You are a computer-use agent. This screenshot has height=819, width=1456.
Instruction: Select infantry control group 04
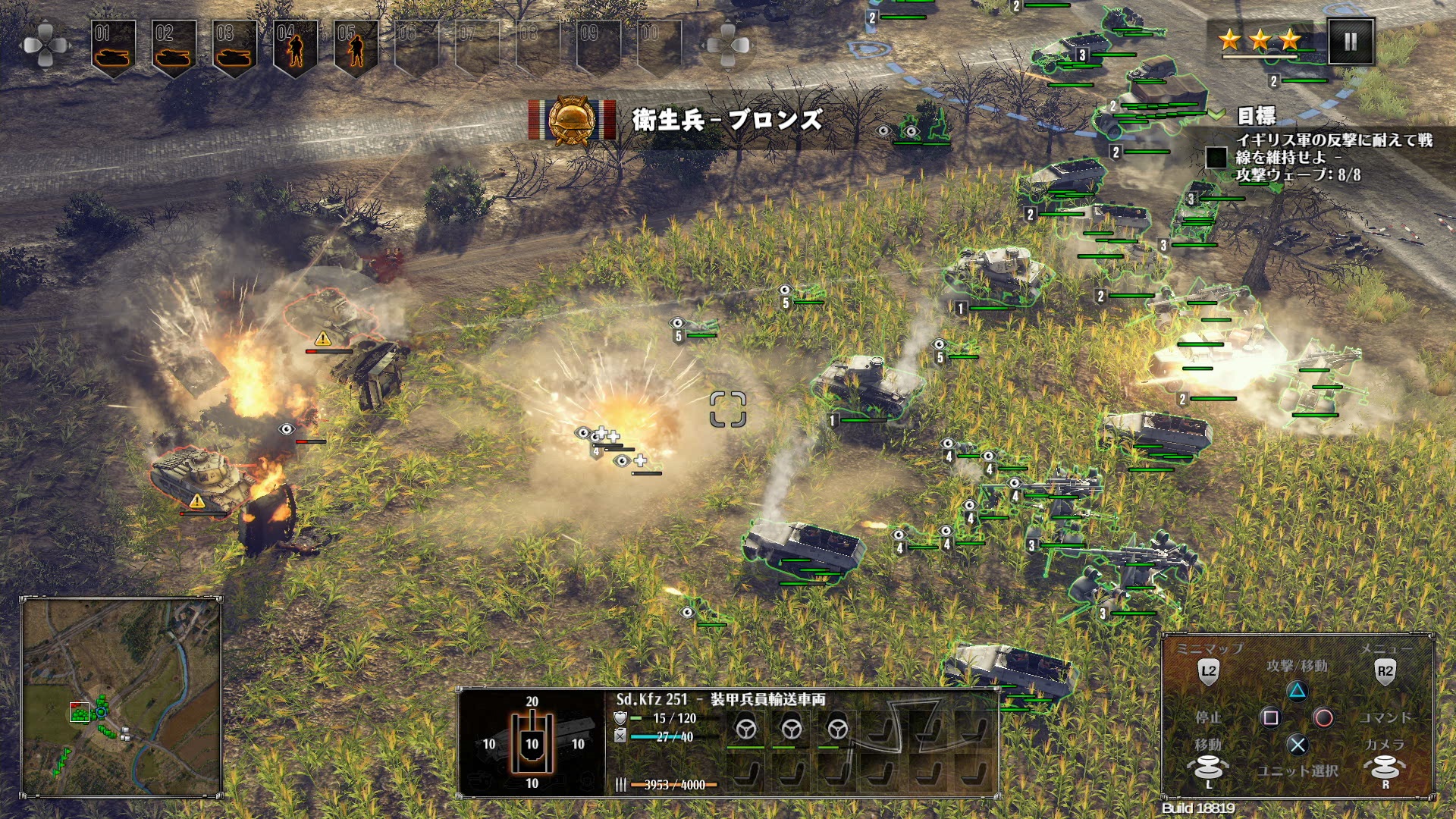pyautogui.click(x=295, y=47)
